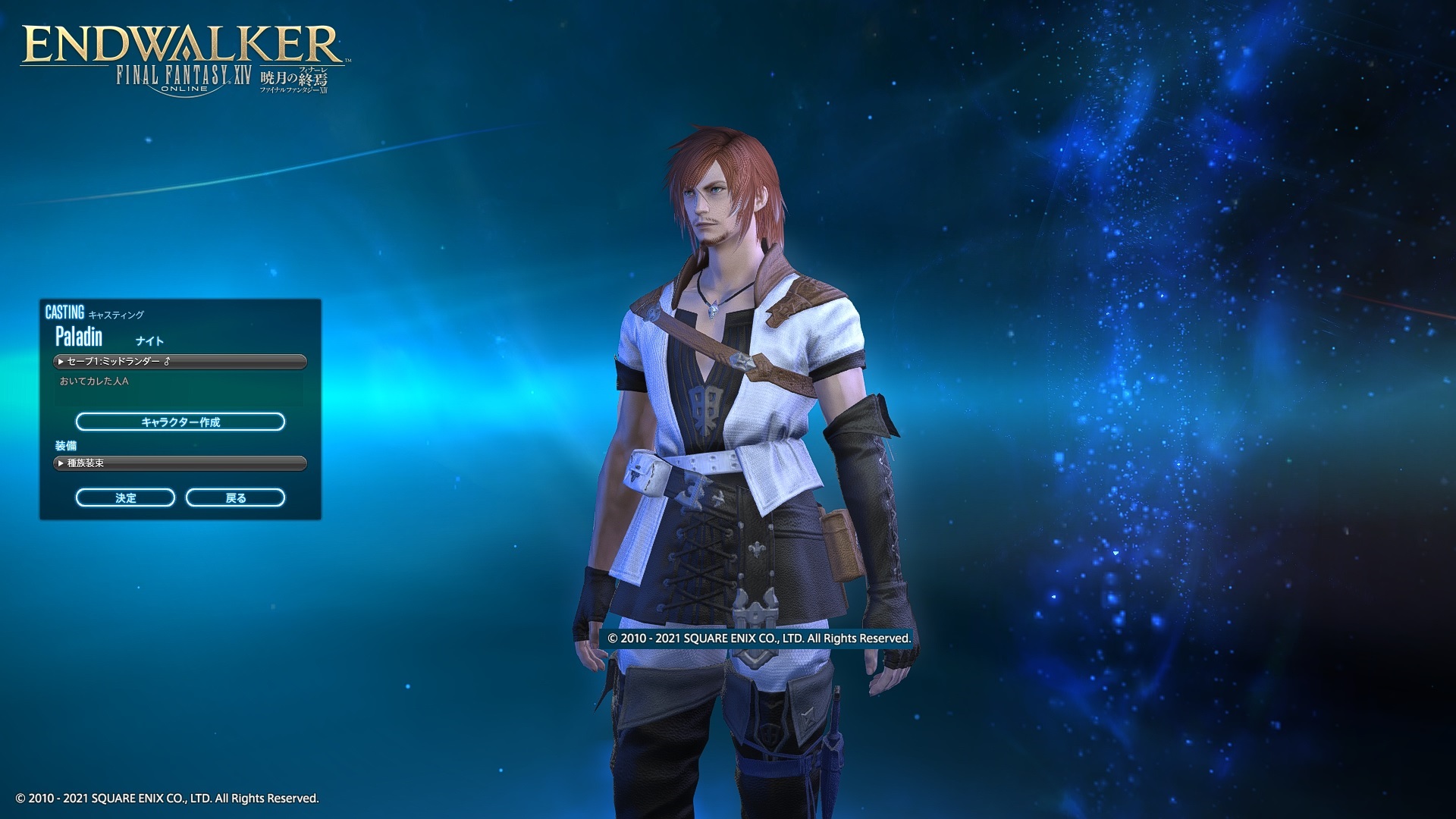Open the セーブ1:ミッドランダー save data dropdown
Image resolution: width=1456 pixels, height=819 pixels.
(x=180, y=362)
